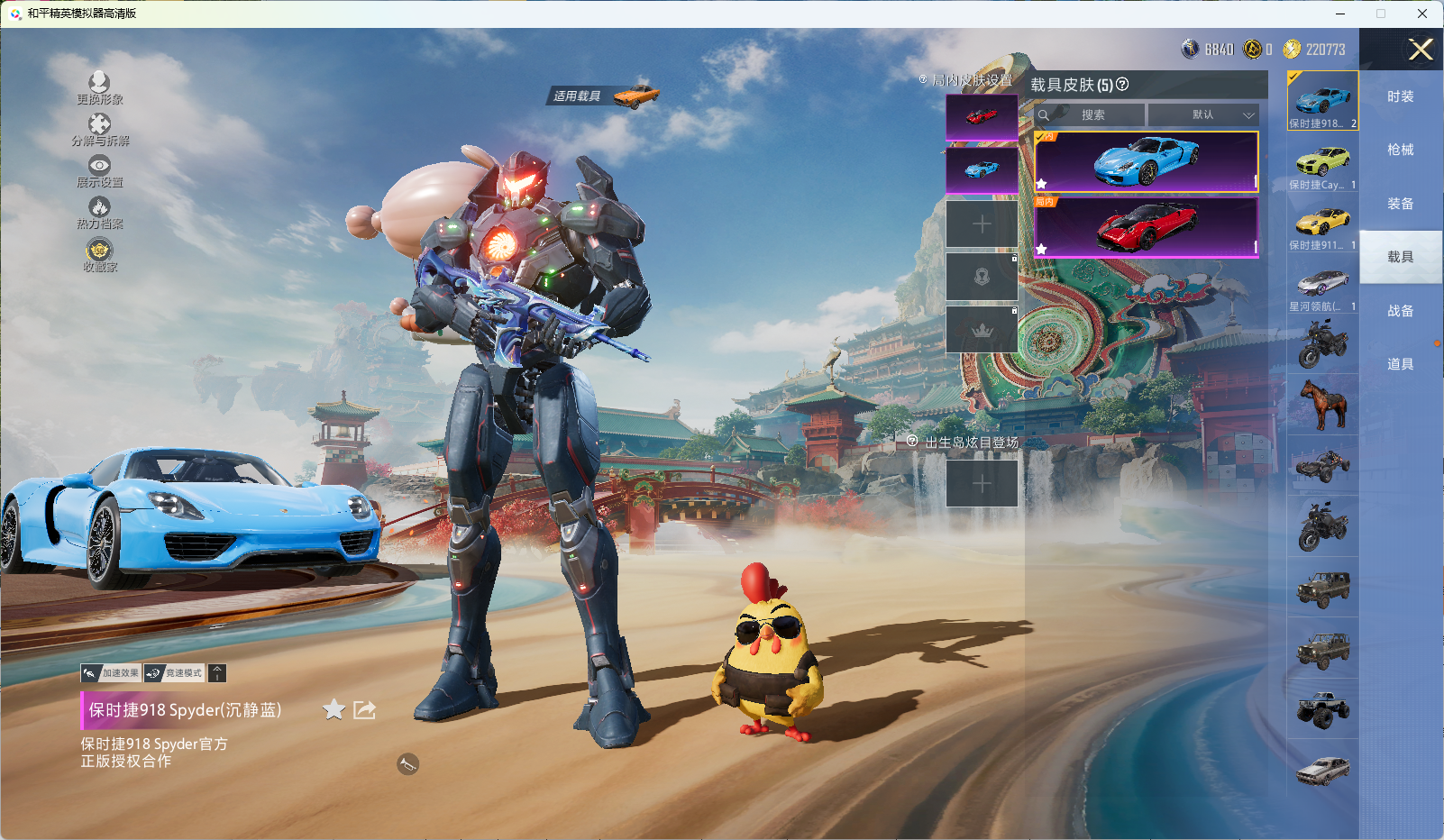Add a 出生岛炫目登场 entrance effect
This screenshot has height=840, width=1444.
(x=982, y=484)
